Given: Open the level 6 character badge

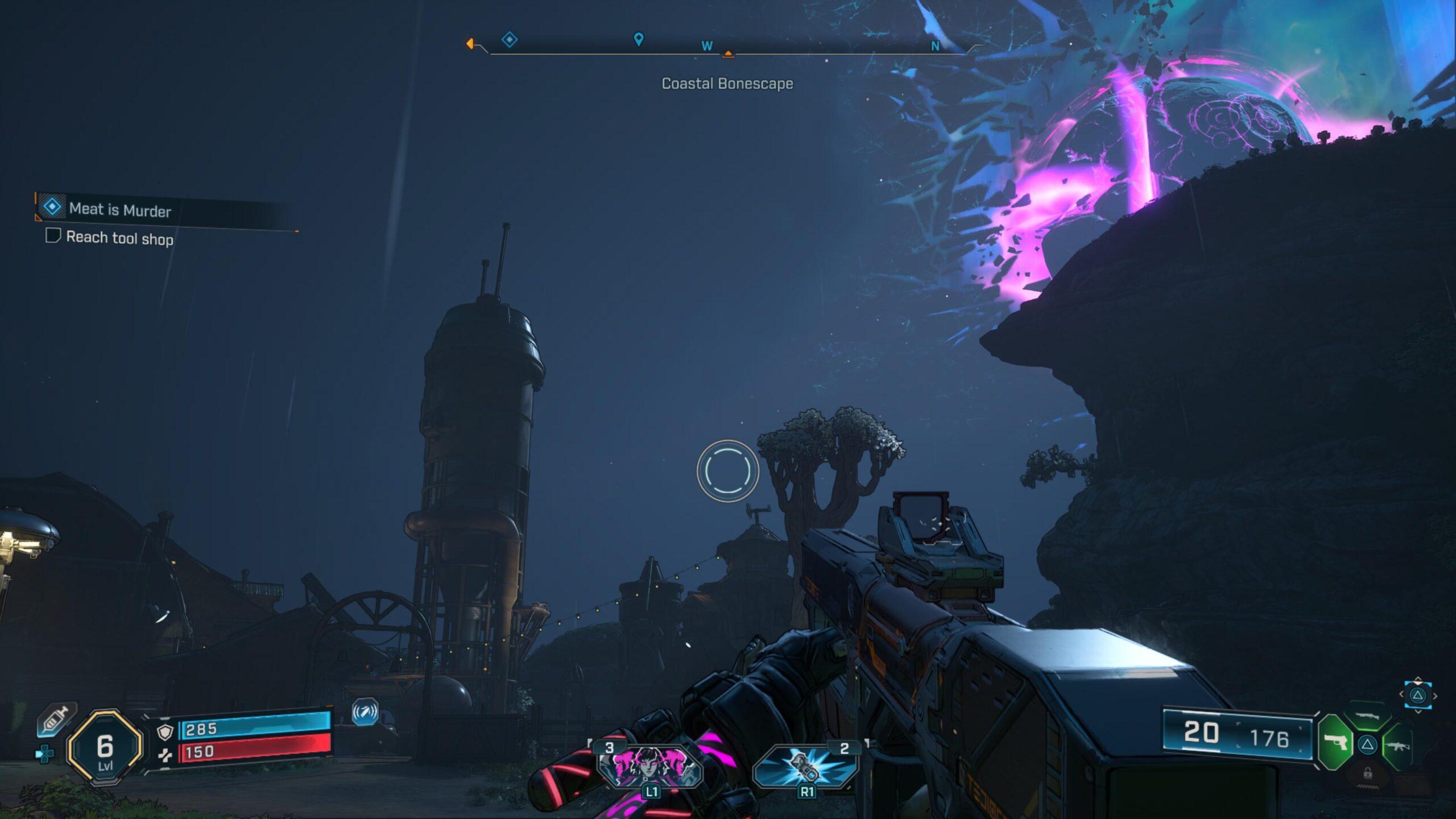Looking at the screenshot, I should [105, 747].
